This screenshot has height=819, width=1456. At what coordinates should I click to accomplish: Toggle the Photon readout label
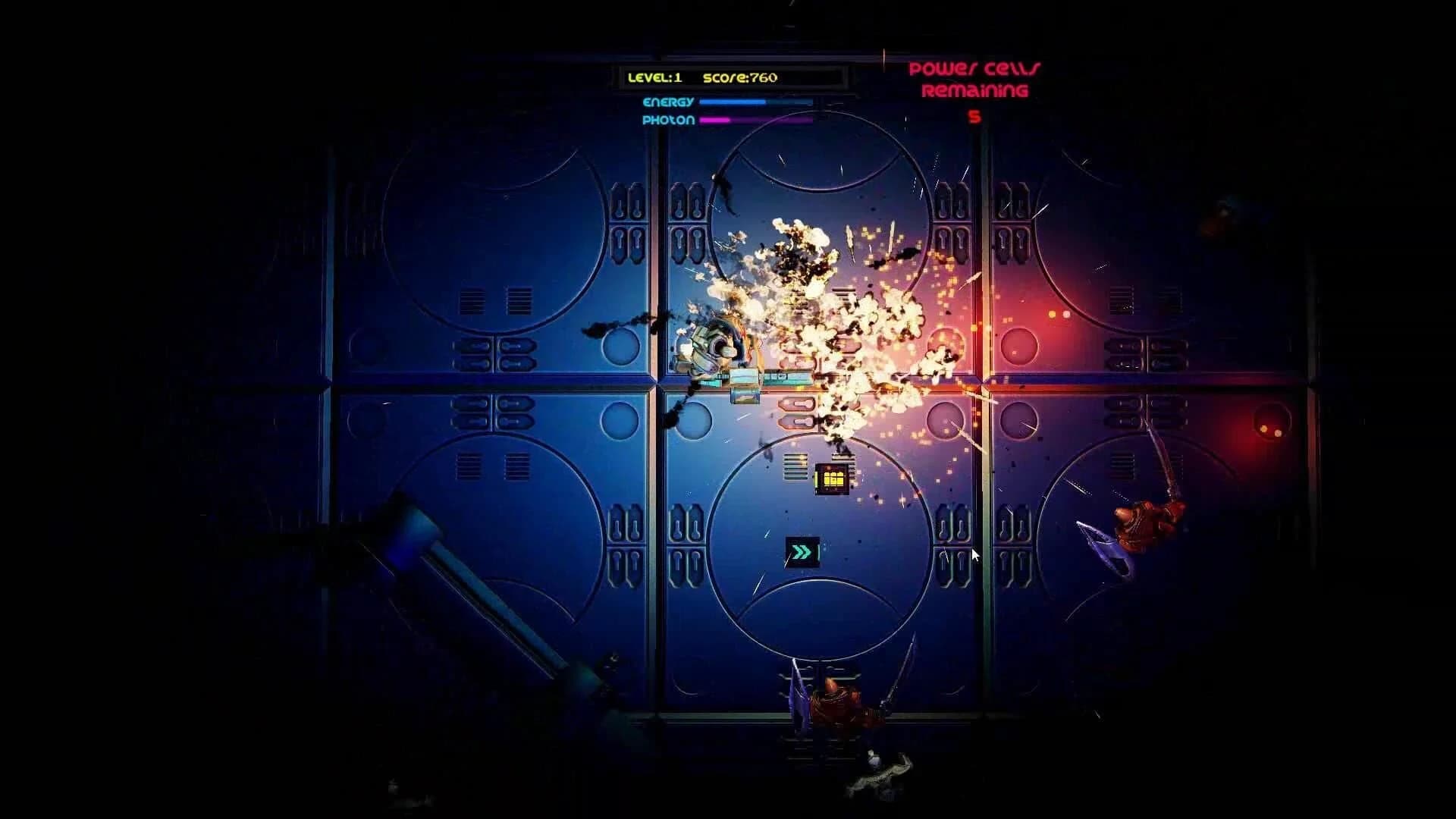pyautogui.click(x=670, y=119)
